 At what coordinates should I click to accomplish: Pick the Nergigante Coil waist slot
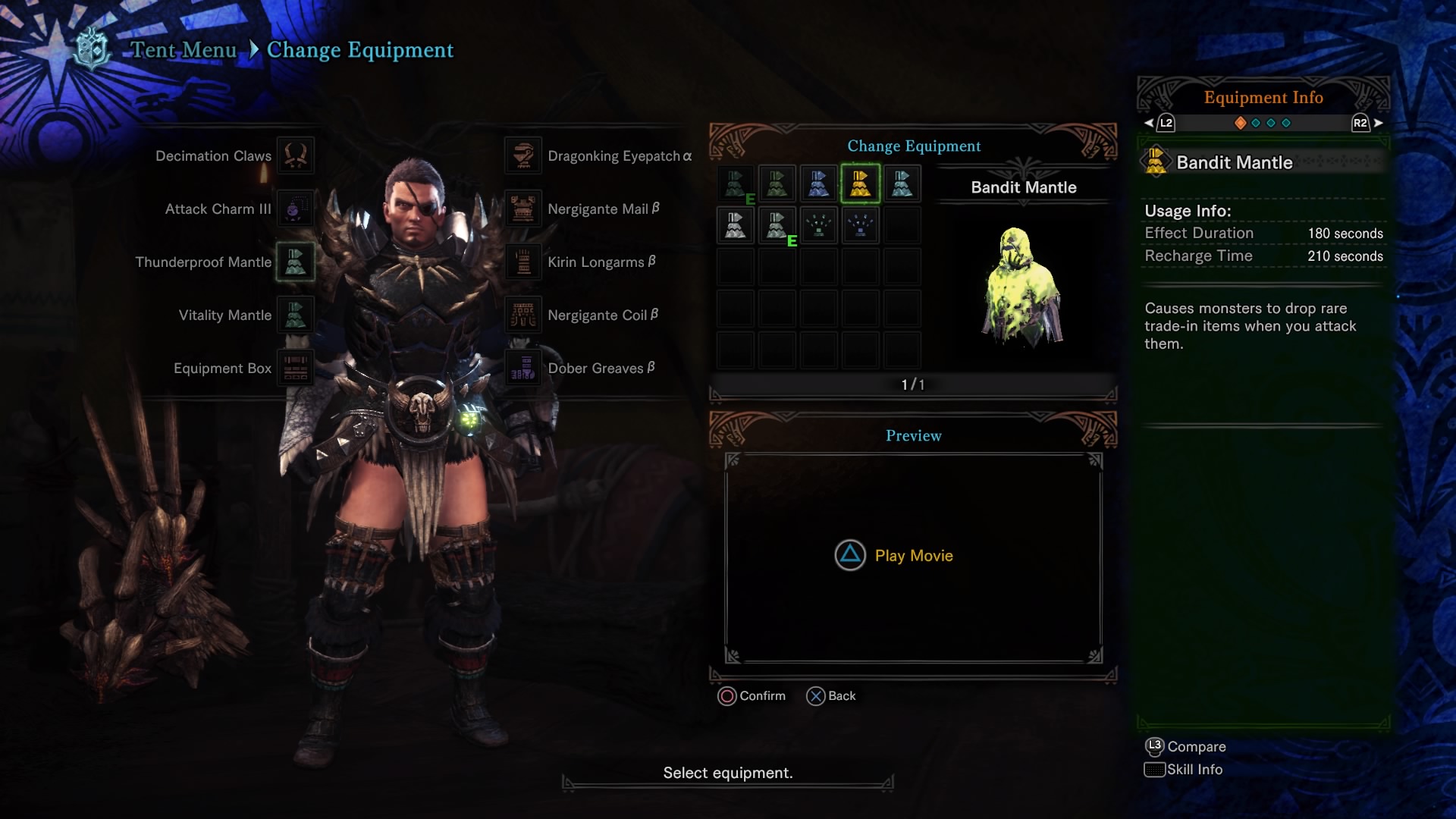point(523,315)
